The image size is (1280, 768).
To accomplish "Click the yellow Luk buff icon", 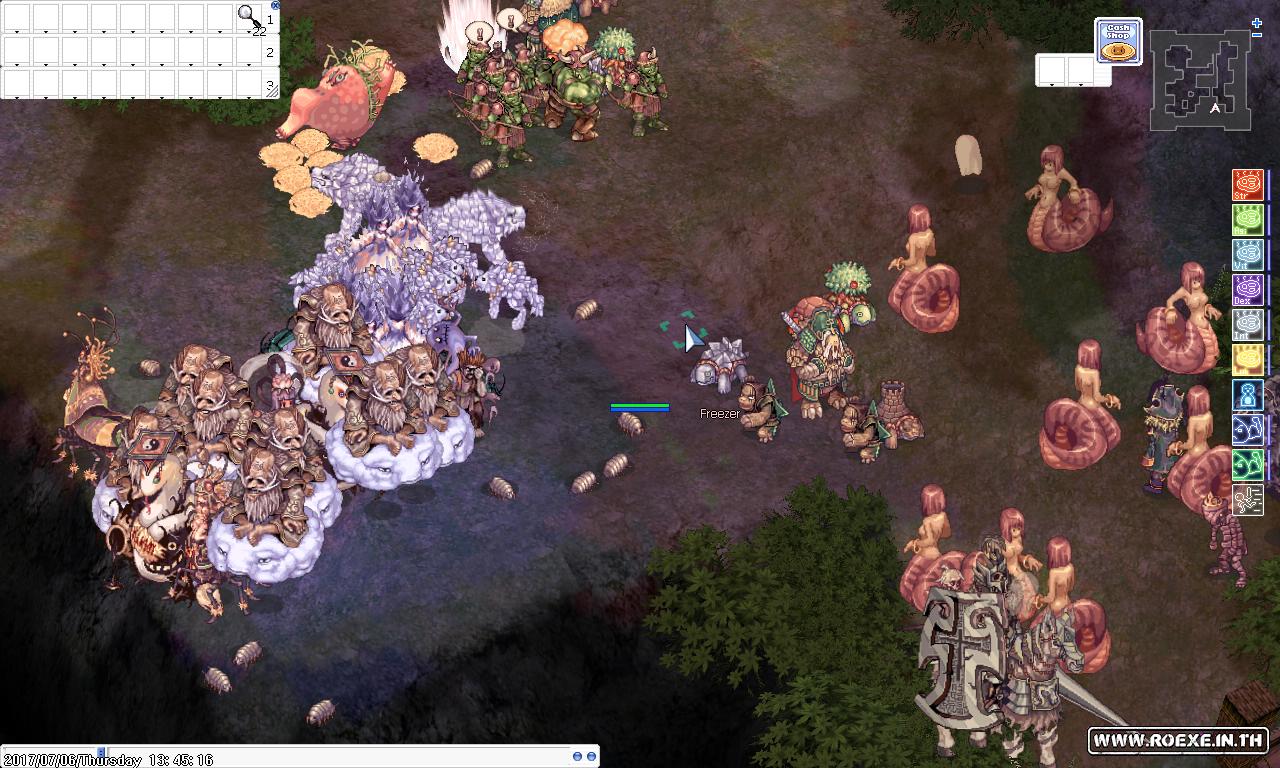I will tap(1248, 361).
